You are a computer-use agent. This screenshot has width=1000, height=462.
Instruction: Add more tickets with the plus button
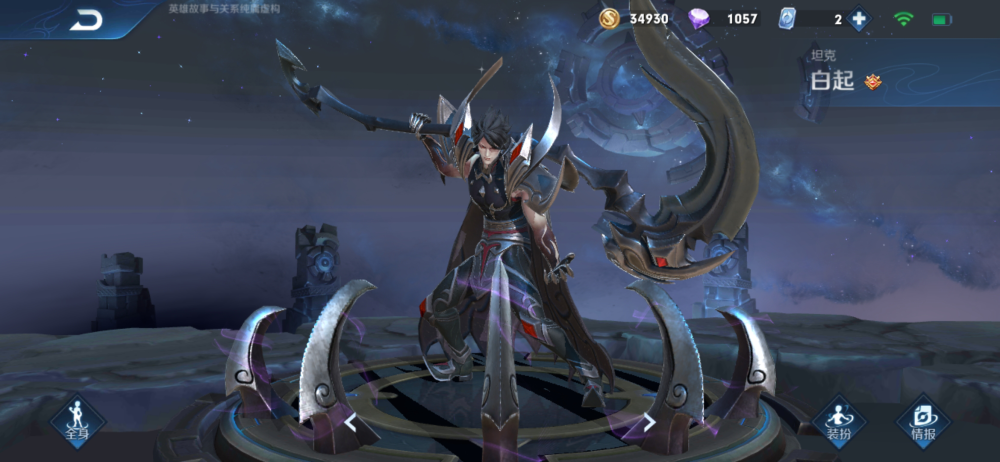click(x=858, y=19)
